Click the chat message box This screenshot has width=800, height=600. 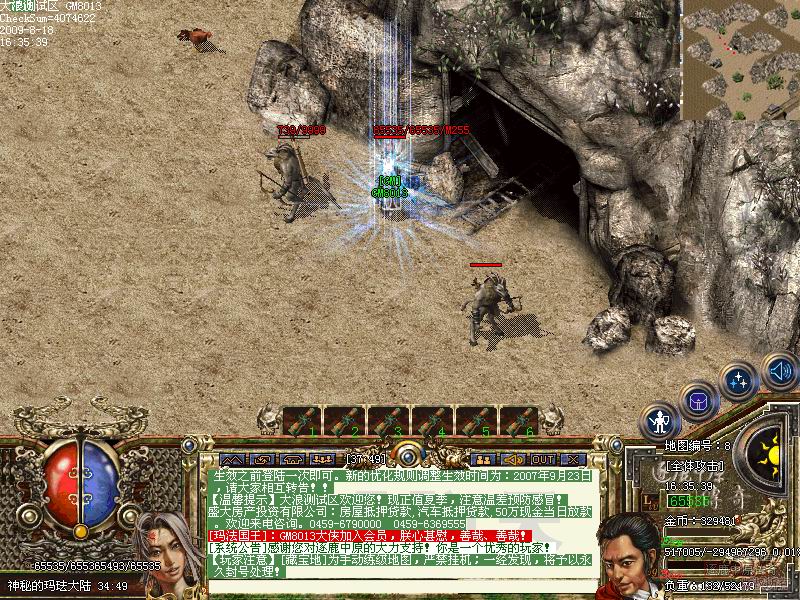click(400, 525)
